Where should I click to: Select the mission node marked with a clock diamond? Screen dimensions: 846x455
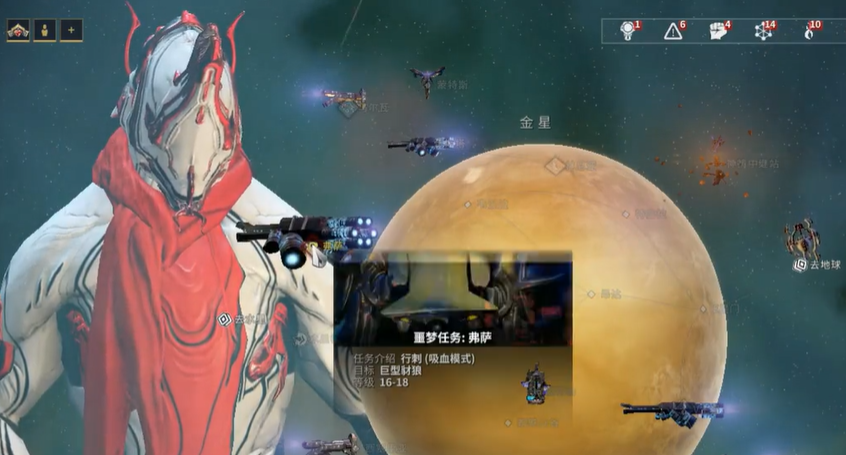(555, 165)
